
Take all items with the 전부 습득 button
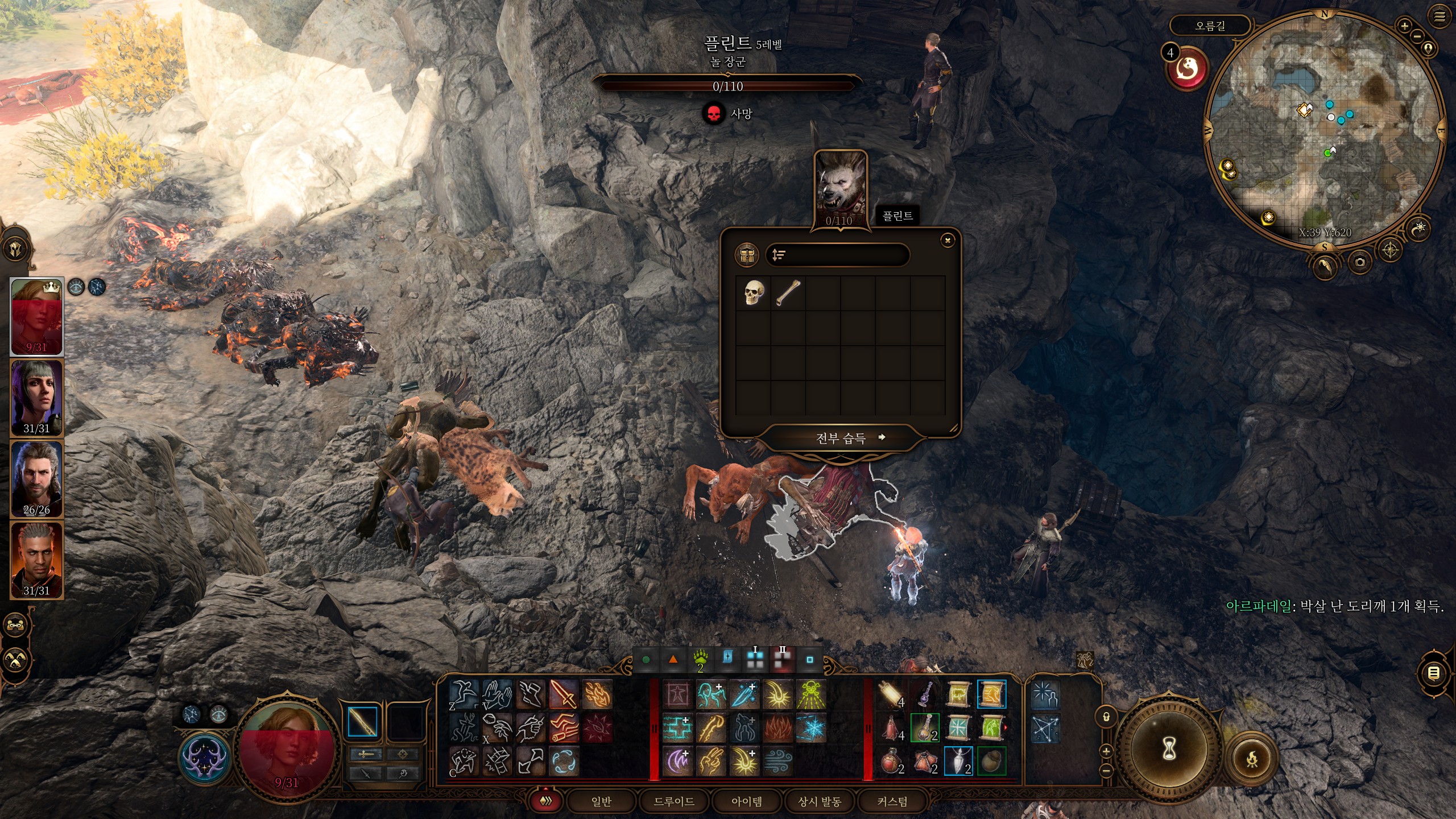click(841, 437)
